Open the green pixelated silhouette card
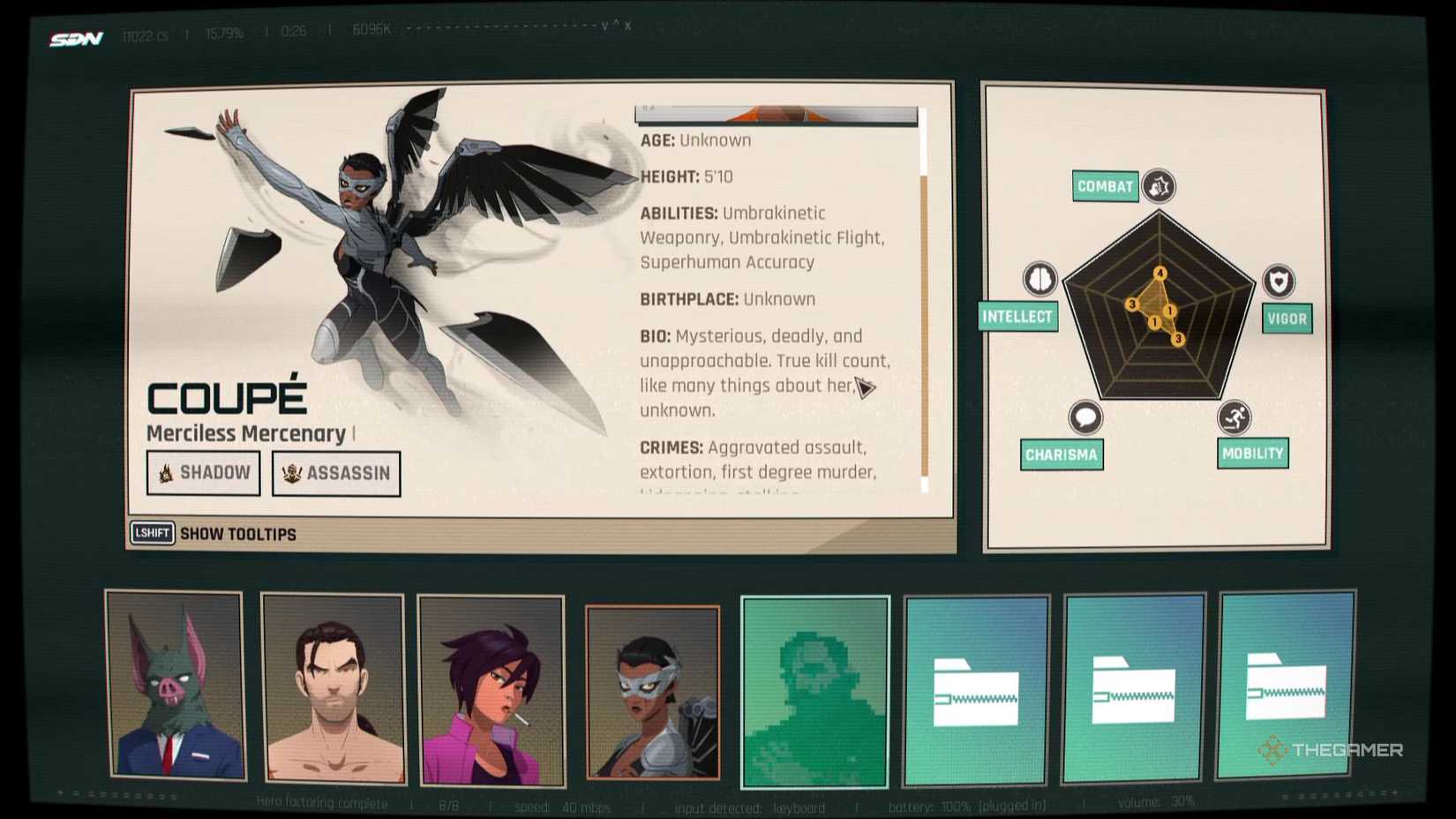This screenshot has height=819, width=1456. [814, 692]
